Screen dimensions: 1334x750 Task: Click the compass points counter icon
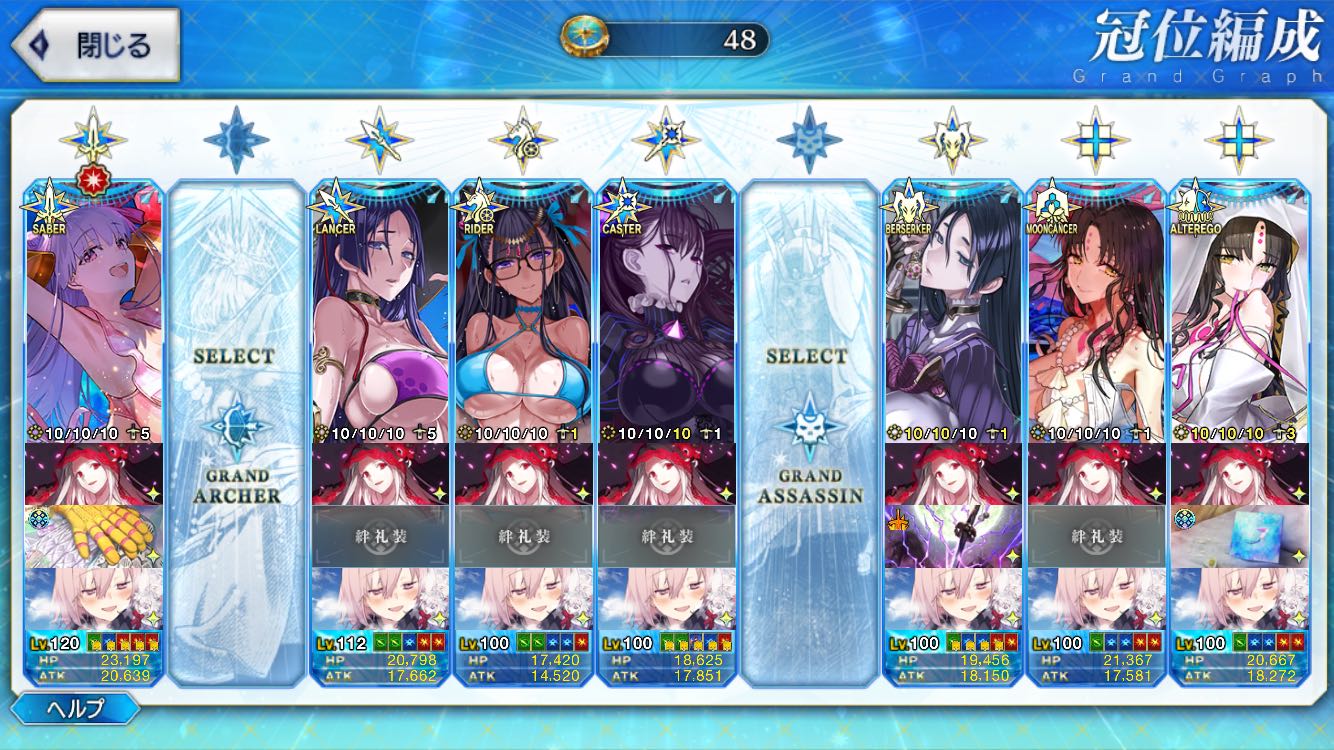tap(578, 37)
